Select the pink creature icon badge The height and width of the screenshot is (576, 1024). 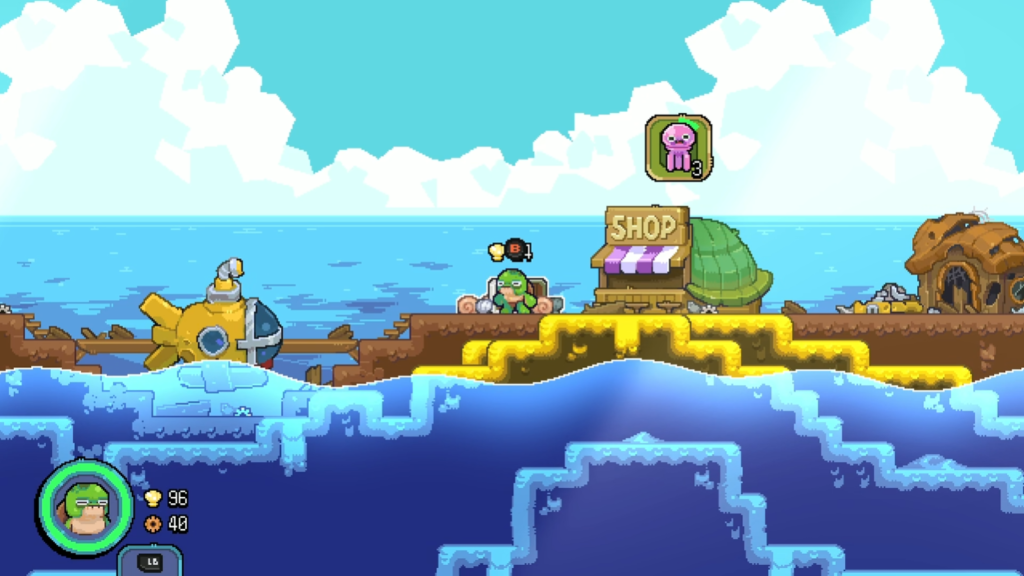[678, 147]
